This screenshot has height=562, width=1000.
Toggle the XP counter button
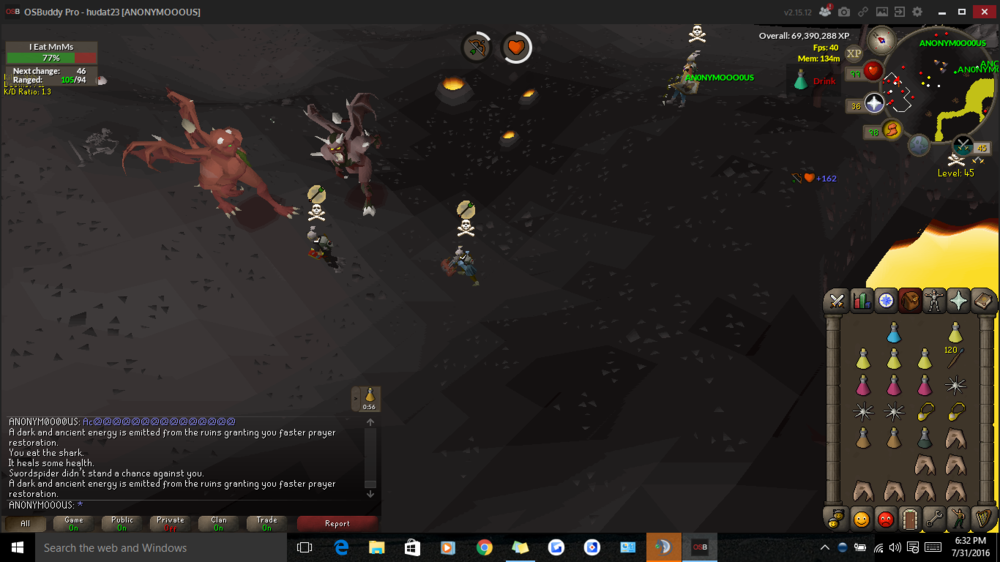[854, 54]
